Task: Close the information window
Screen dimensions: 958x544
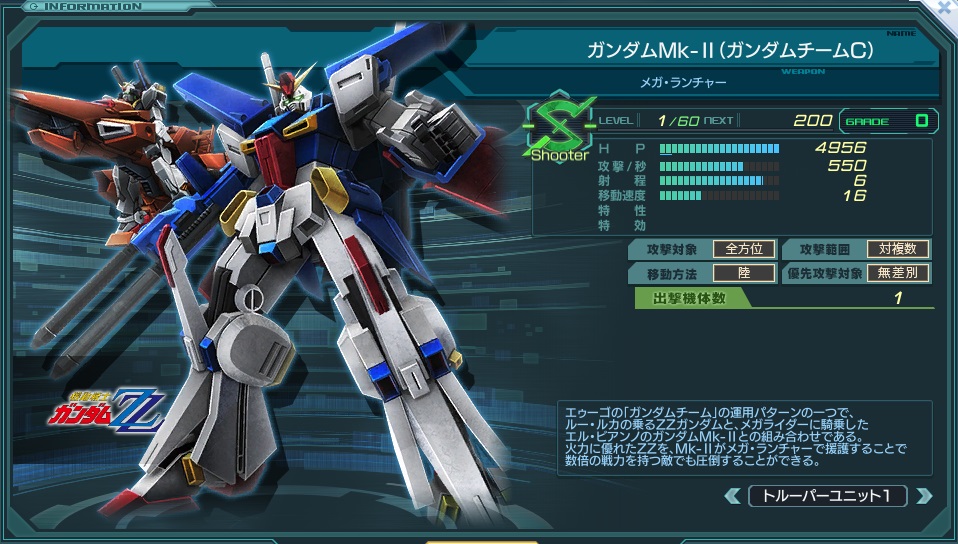Action: click(946, 5)
